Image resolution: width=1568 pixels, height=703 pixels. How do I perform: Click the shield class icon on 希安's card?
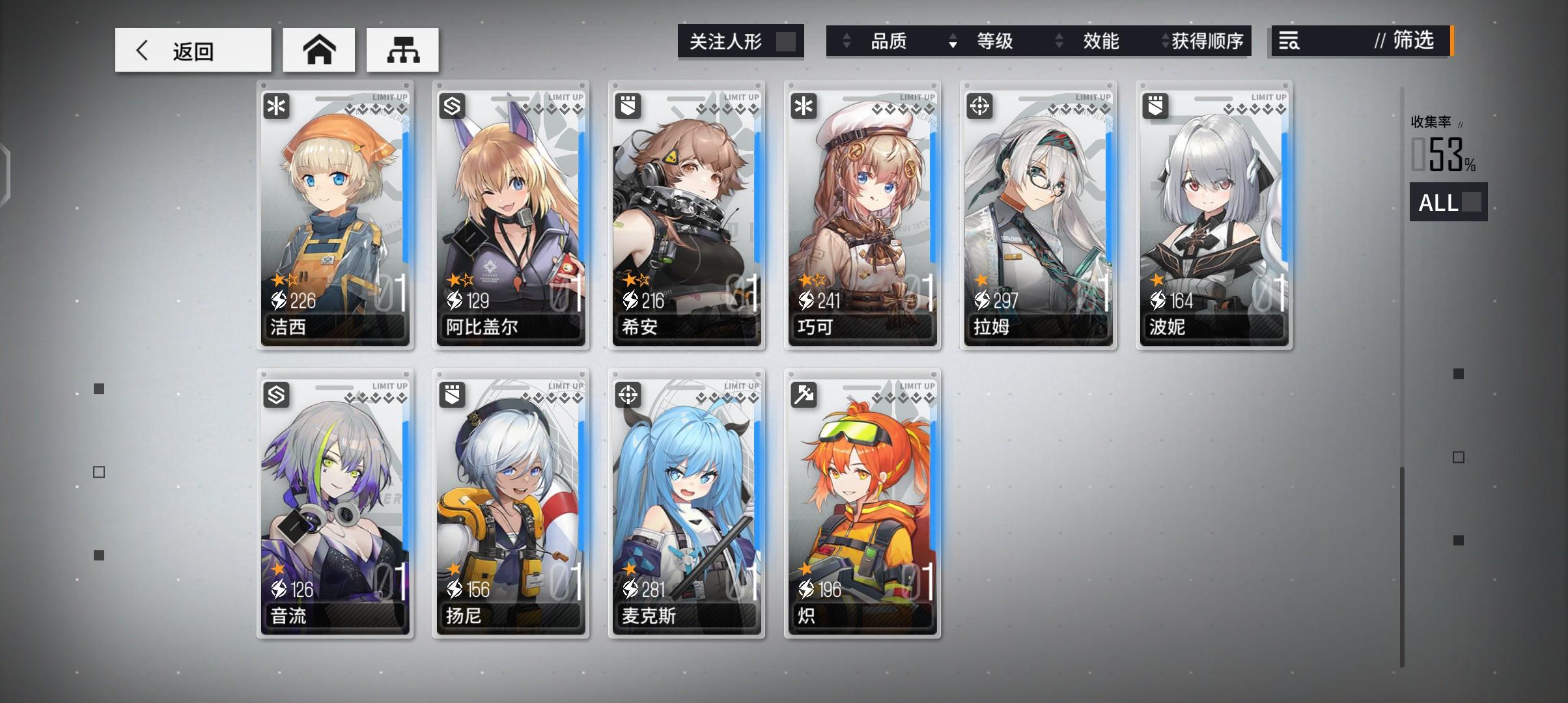628,106
